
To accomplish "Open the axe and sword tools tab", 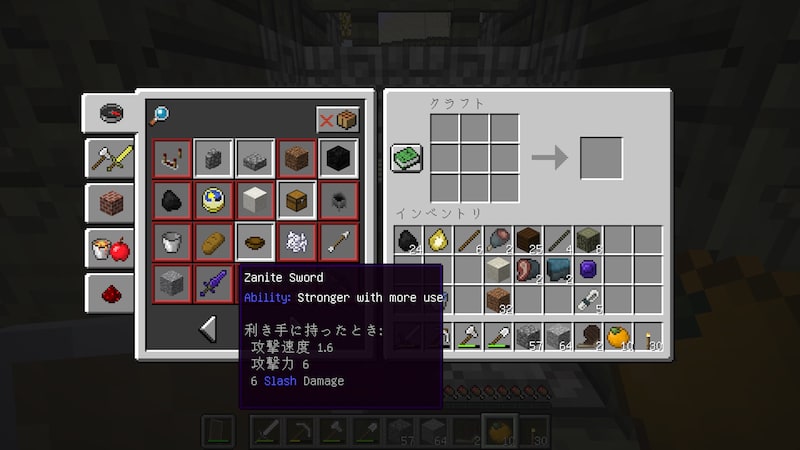I will (x=109, y=157).
